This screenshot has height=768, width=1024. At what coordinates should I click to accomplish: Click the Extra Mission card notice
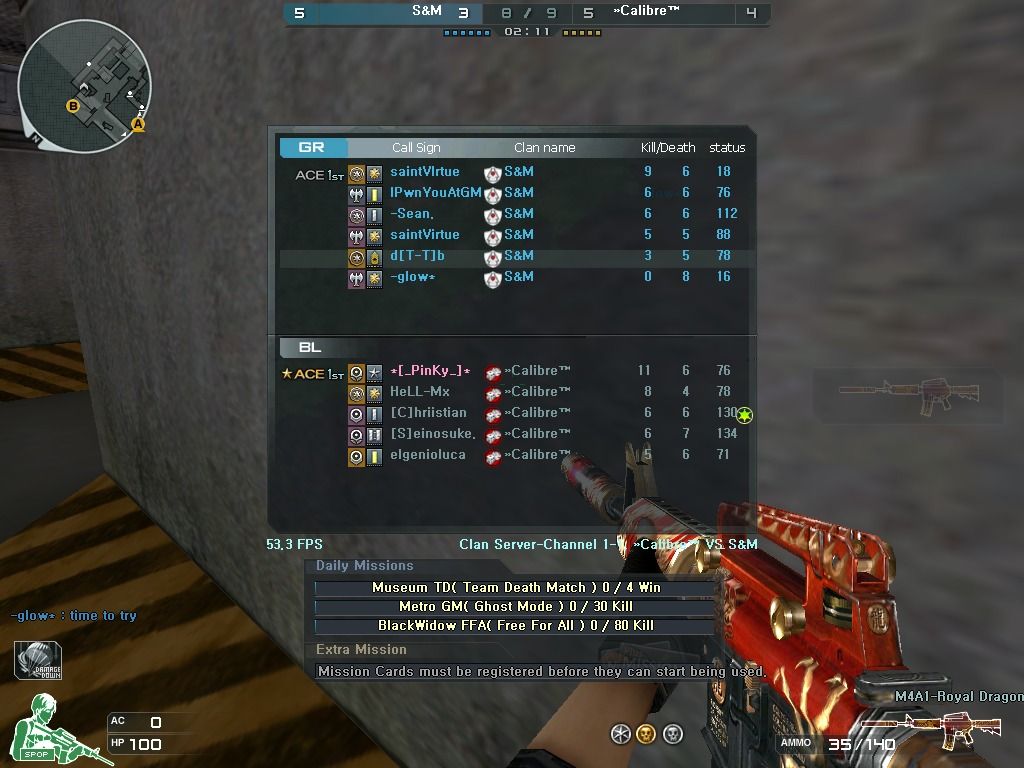540,672
